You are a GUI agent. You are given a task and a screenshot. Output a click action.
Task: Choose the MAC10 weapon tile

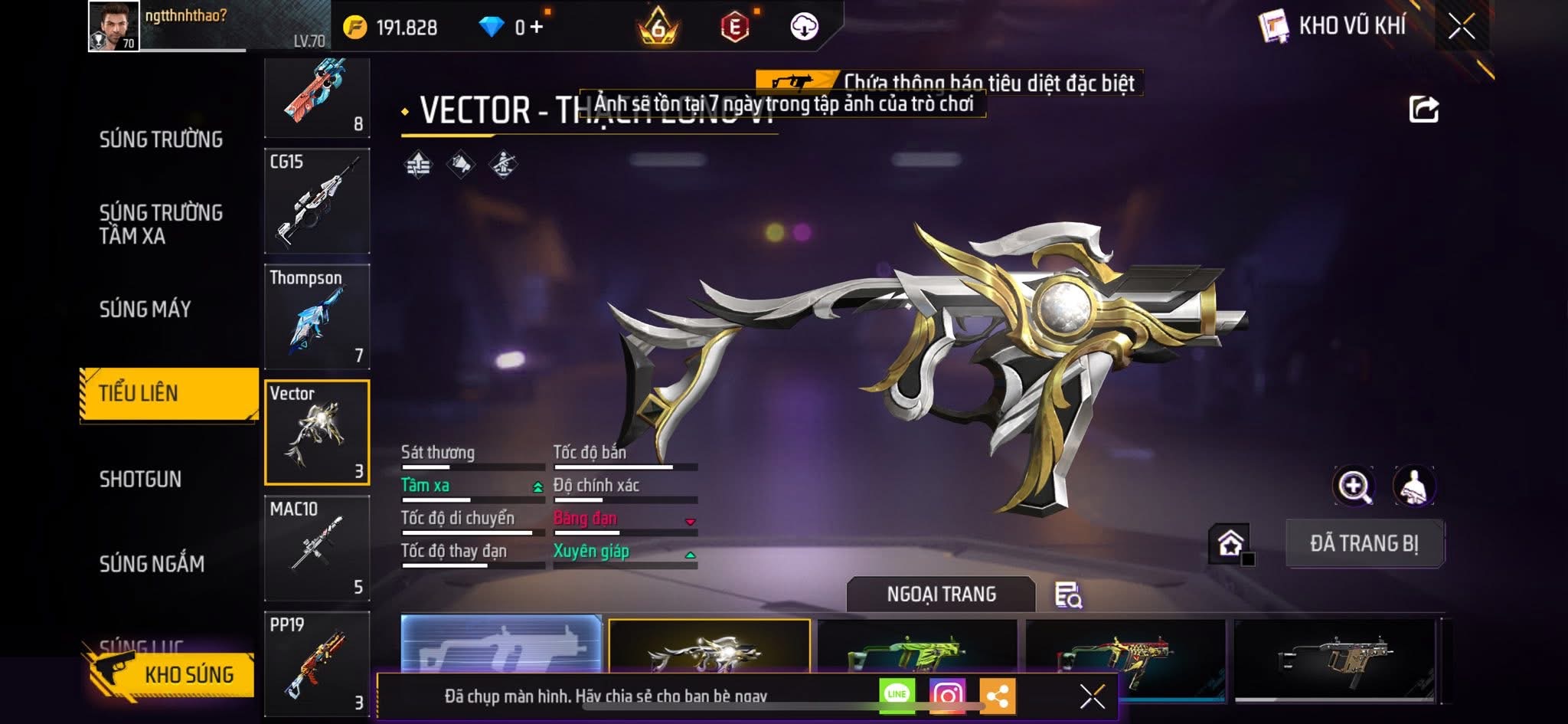317,548
